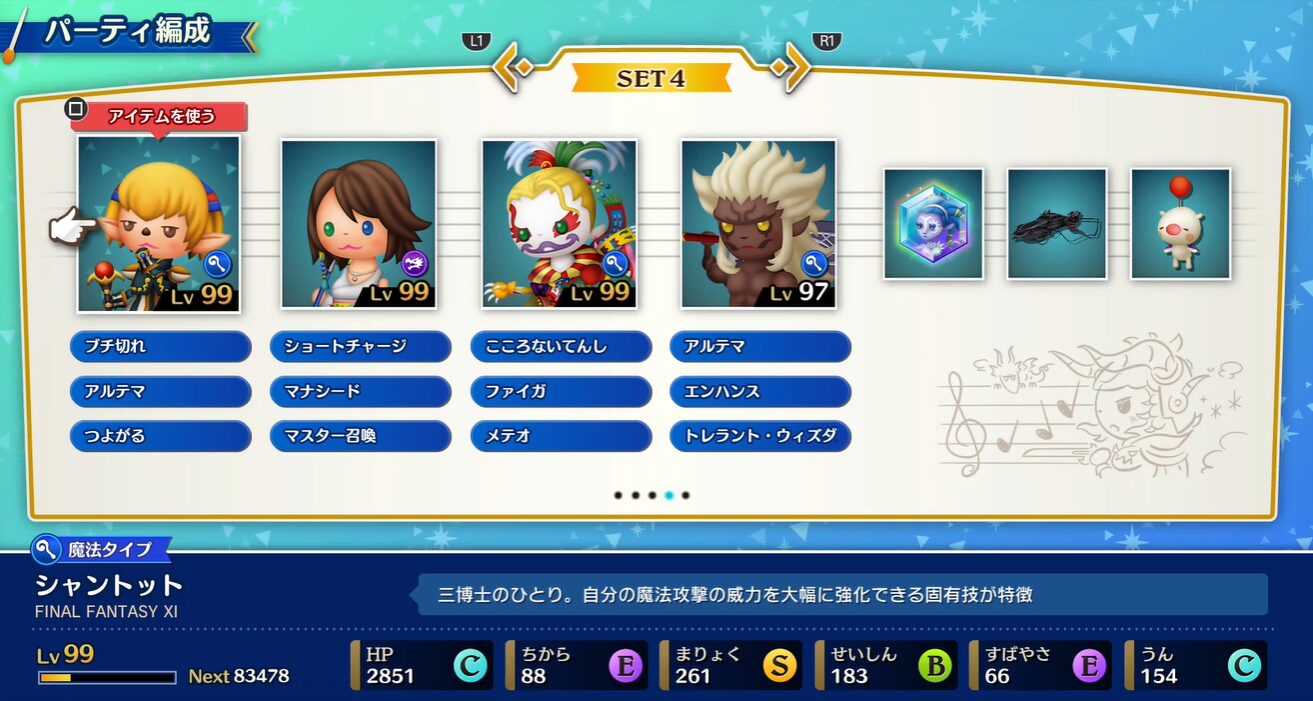Select the トレラント・ウィズダ ability

tap(760, 436)
